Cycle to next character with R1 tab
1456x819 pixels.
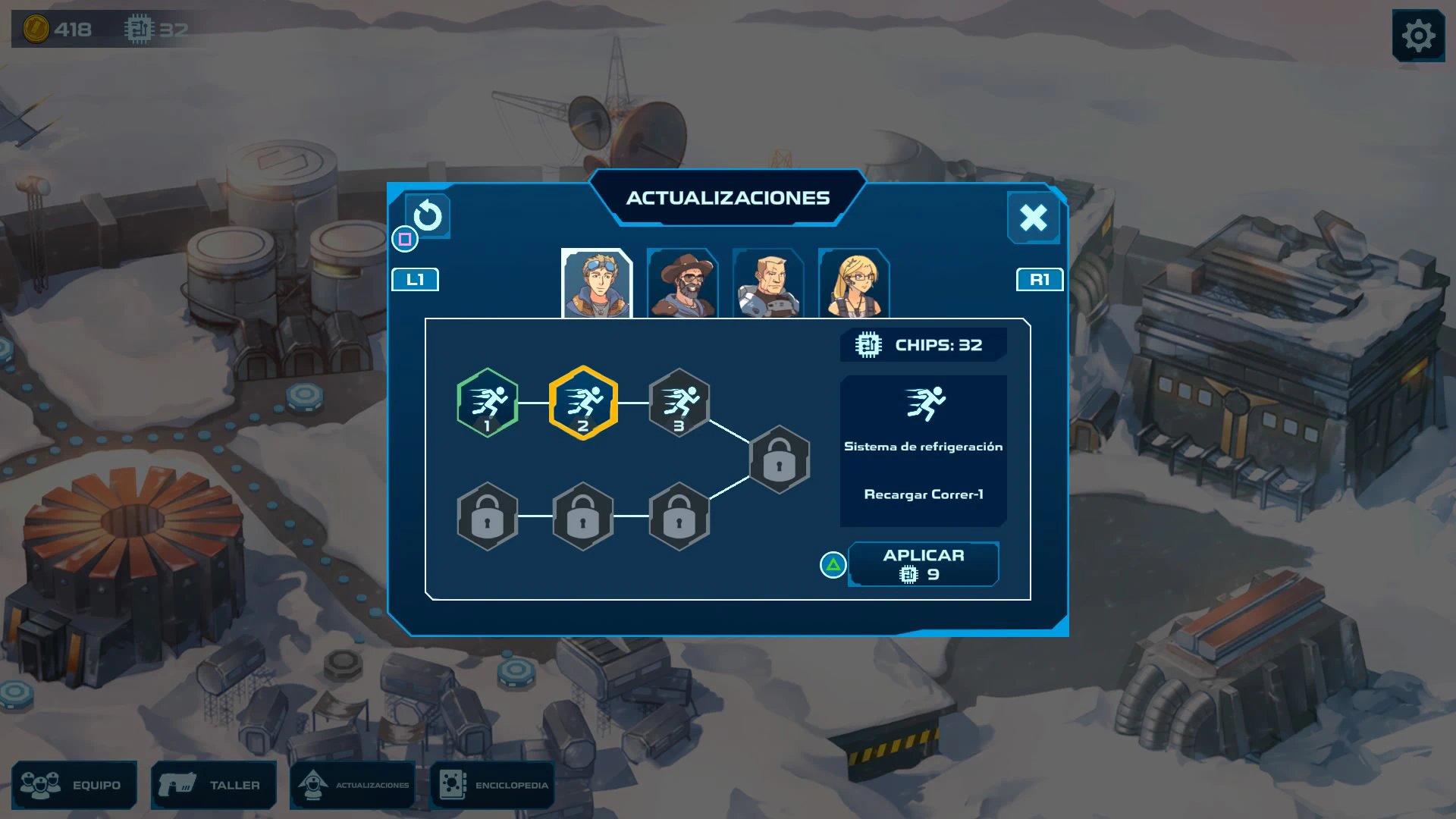(1040, 280)
